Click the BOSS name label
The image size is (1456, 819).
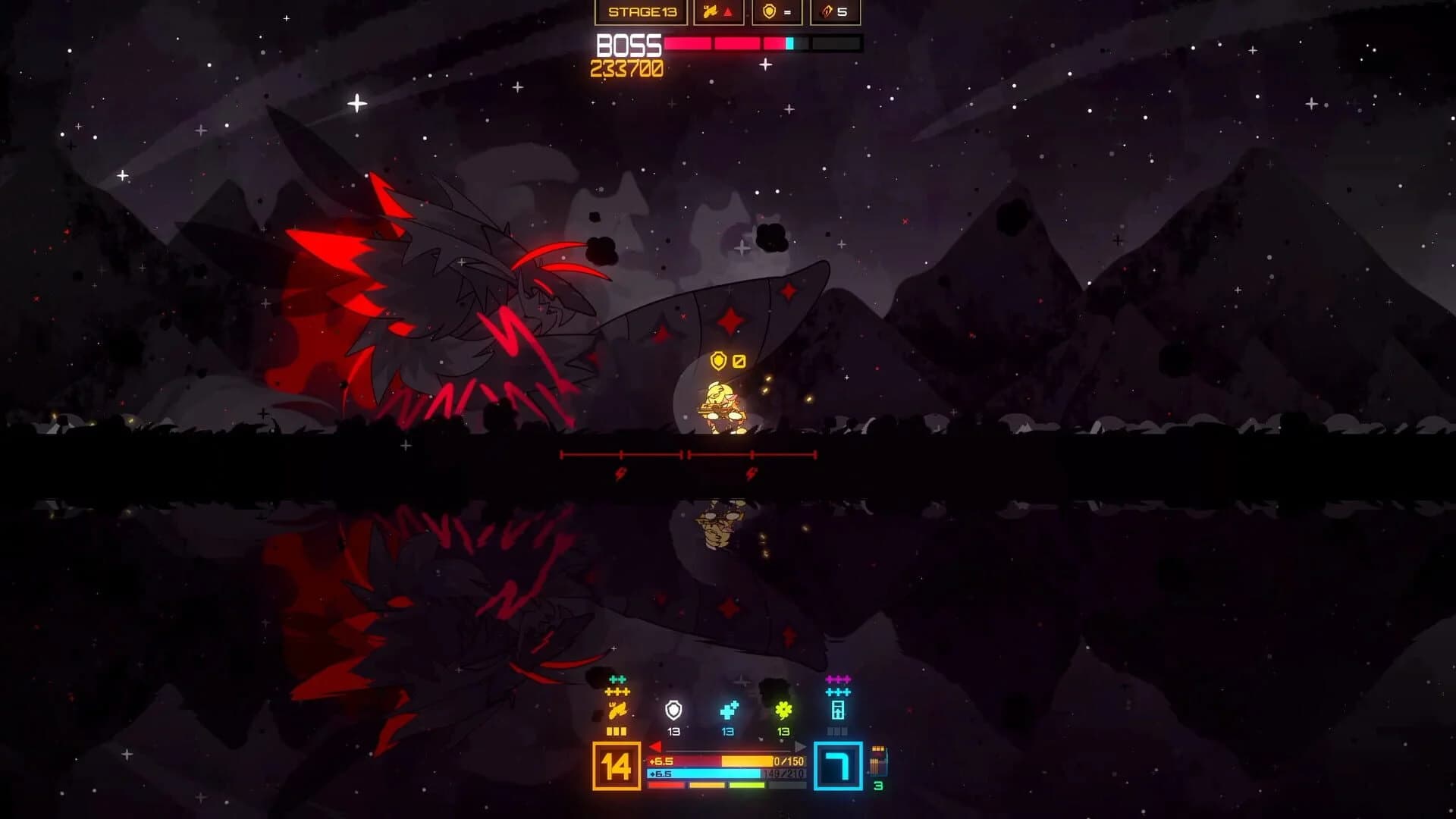click(x=630, y=44)
